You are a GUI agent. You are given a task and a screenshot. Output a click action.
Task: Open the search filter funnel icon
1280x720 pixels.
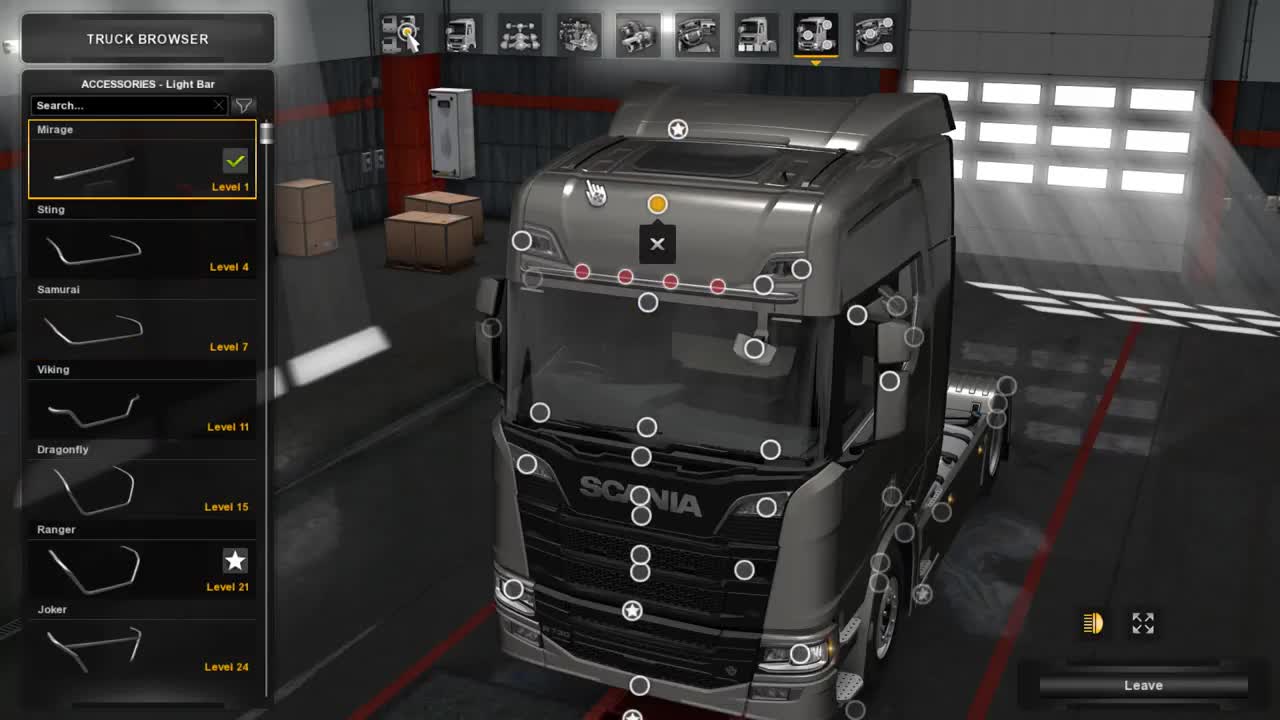coord(243,104)
